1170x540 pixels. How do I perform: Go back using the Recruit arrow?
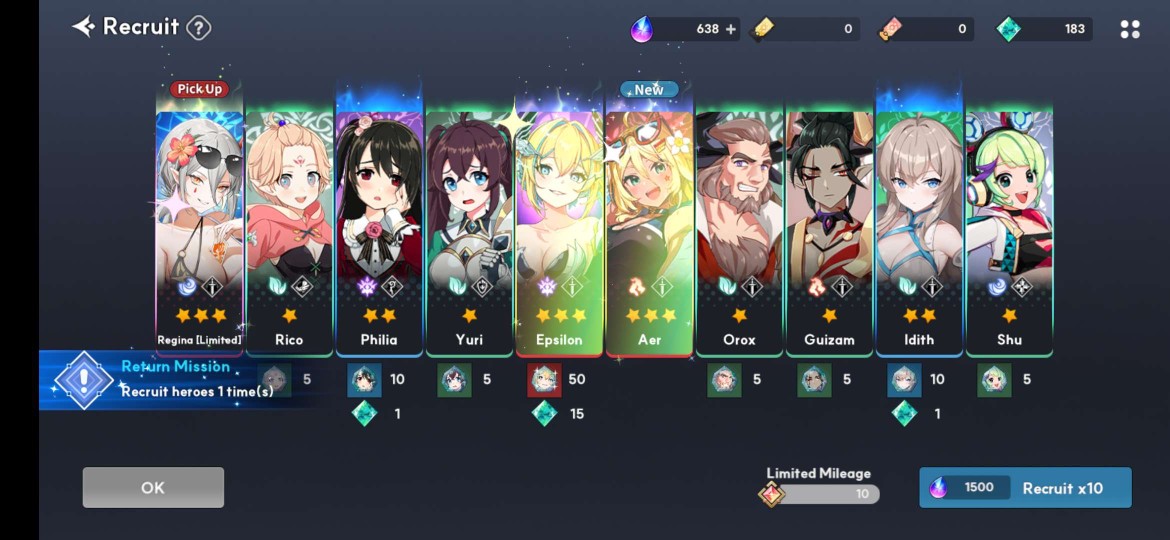[x=83, y=27]
